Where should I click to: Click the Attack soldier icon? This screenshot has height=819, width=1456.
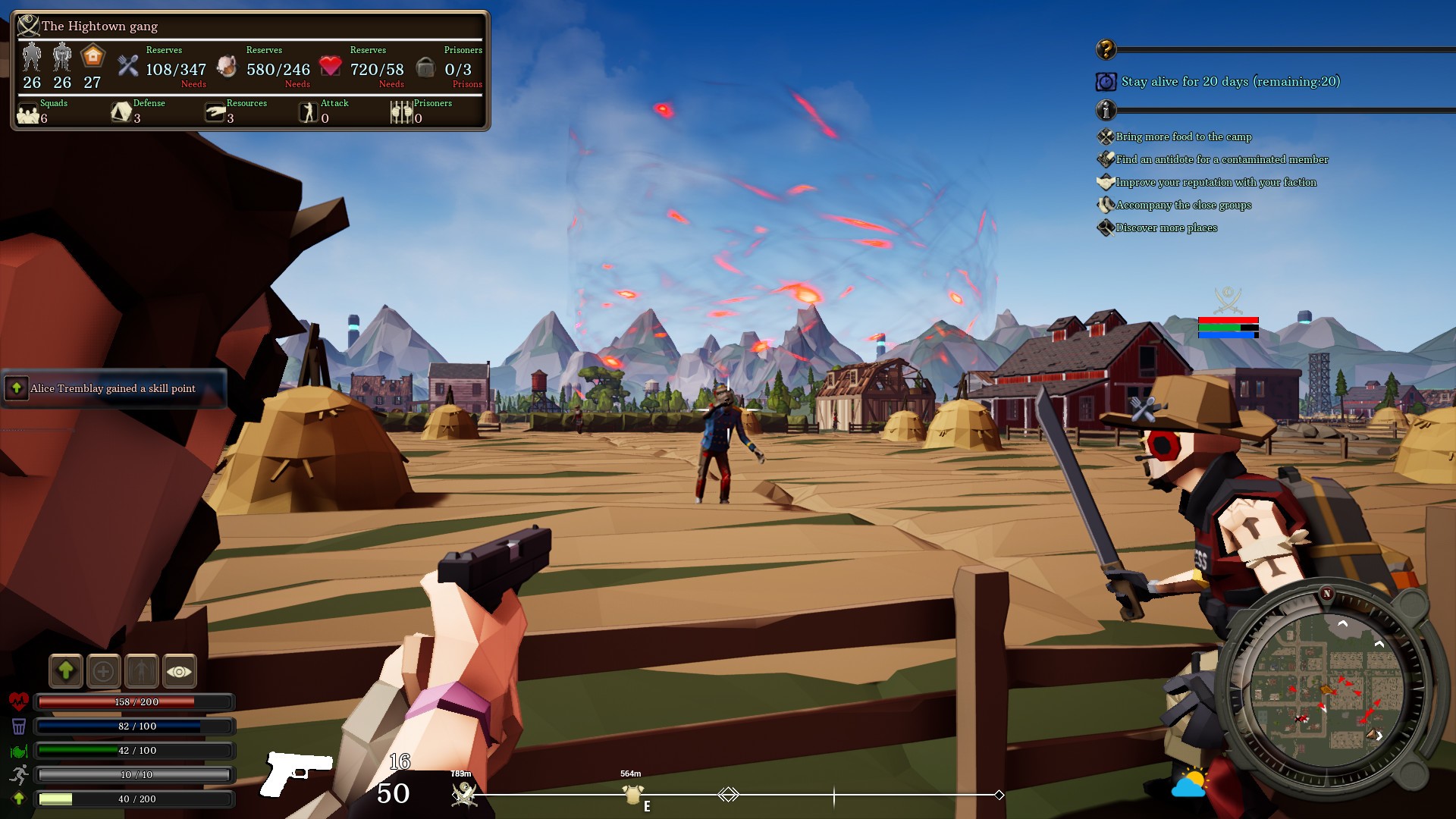[x=309, y=112]
